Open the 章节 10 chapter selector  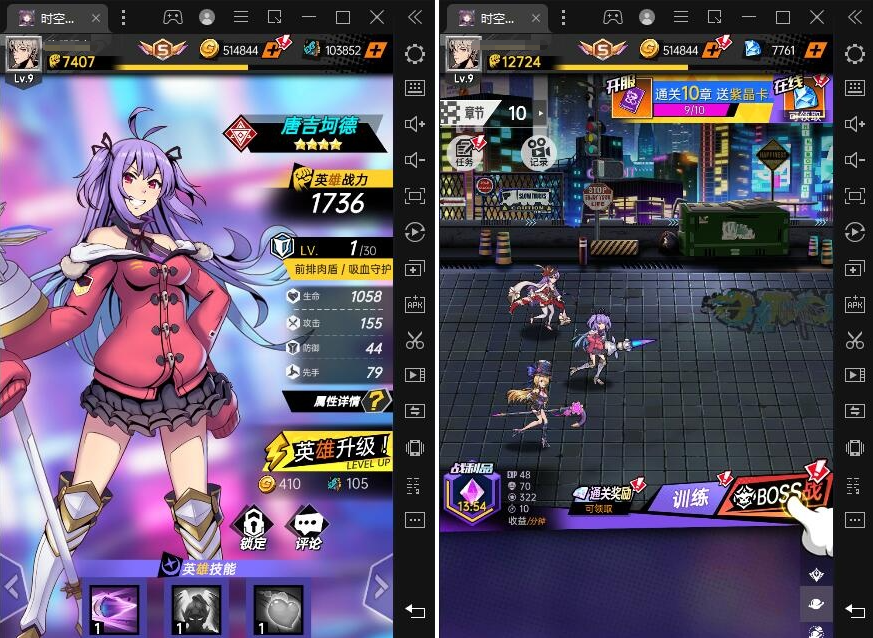498,113
